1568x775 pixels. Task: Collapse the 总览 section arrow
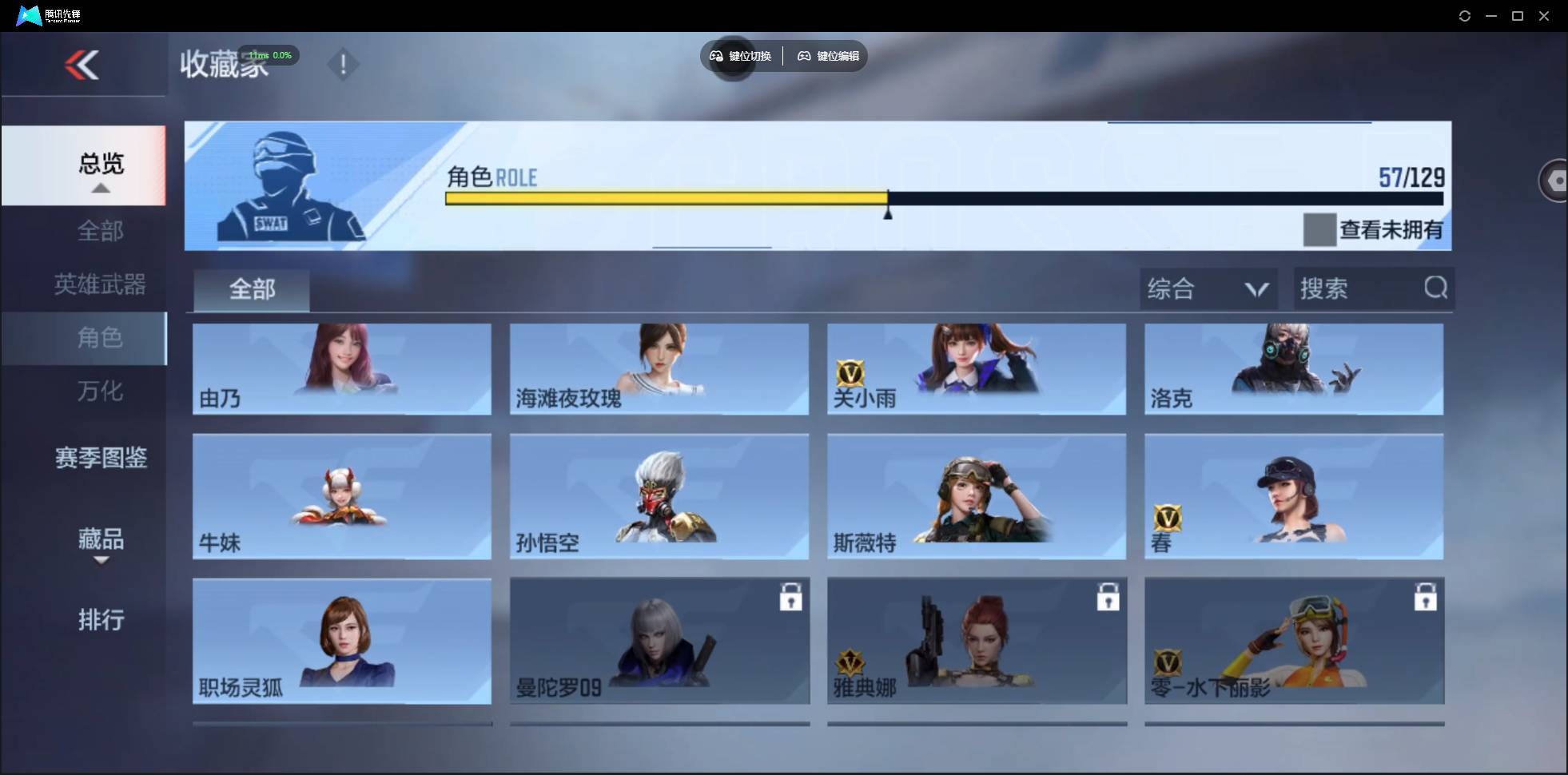100,187
